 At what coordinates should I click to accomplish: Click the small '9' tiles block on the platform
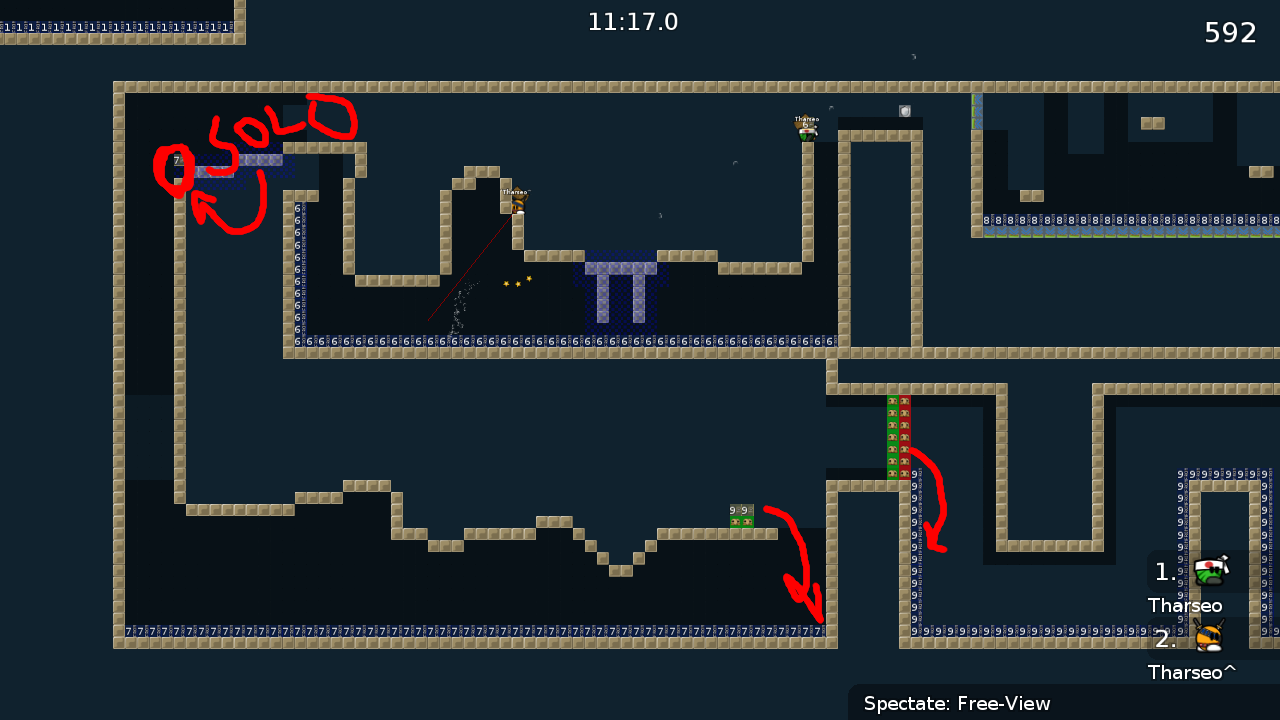[x=740, y=510]
